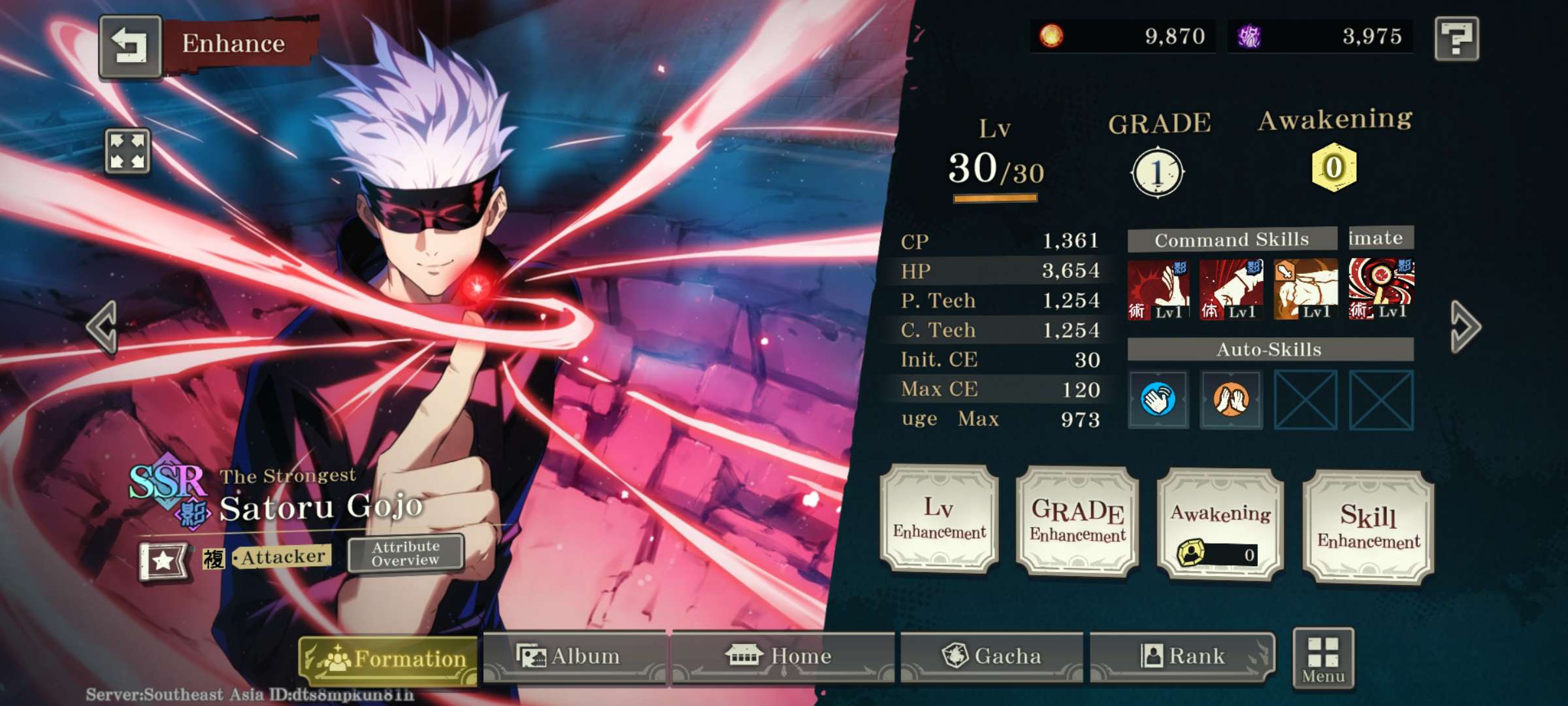Toggle the star favorite flag
Viewport: 1568px width, 706px height.
point(163,560)
